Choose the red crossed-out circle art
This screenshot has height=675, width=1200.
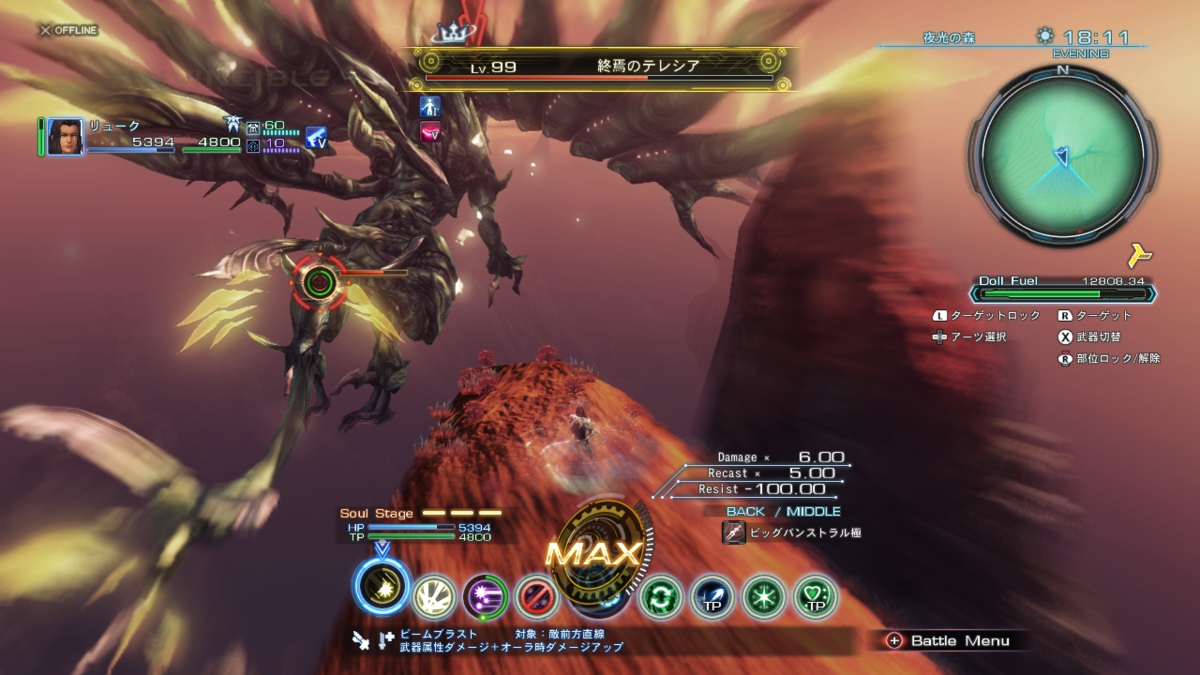tap(536, 597)
